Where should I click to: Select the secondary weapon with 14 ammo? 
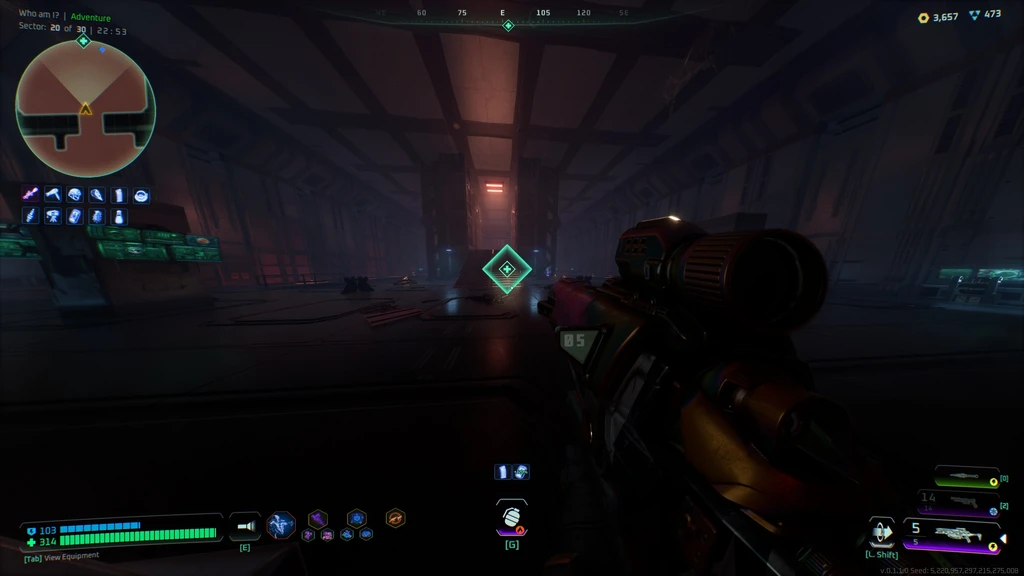(x=958, y=502)
